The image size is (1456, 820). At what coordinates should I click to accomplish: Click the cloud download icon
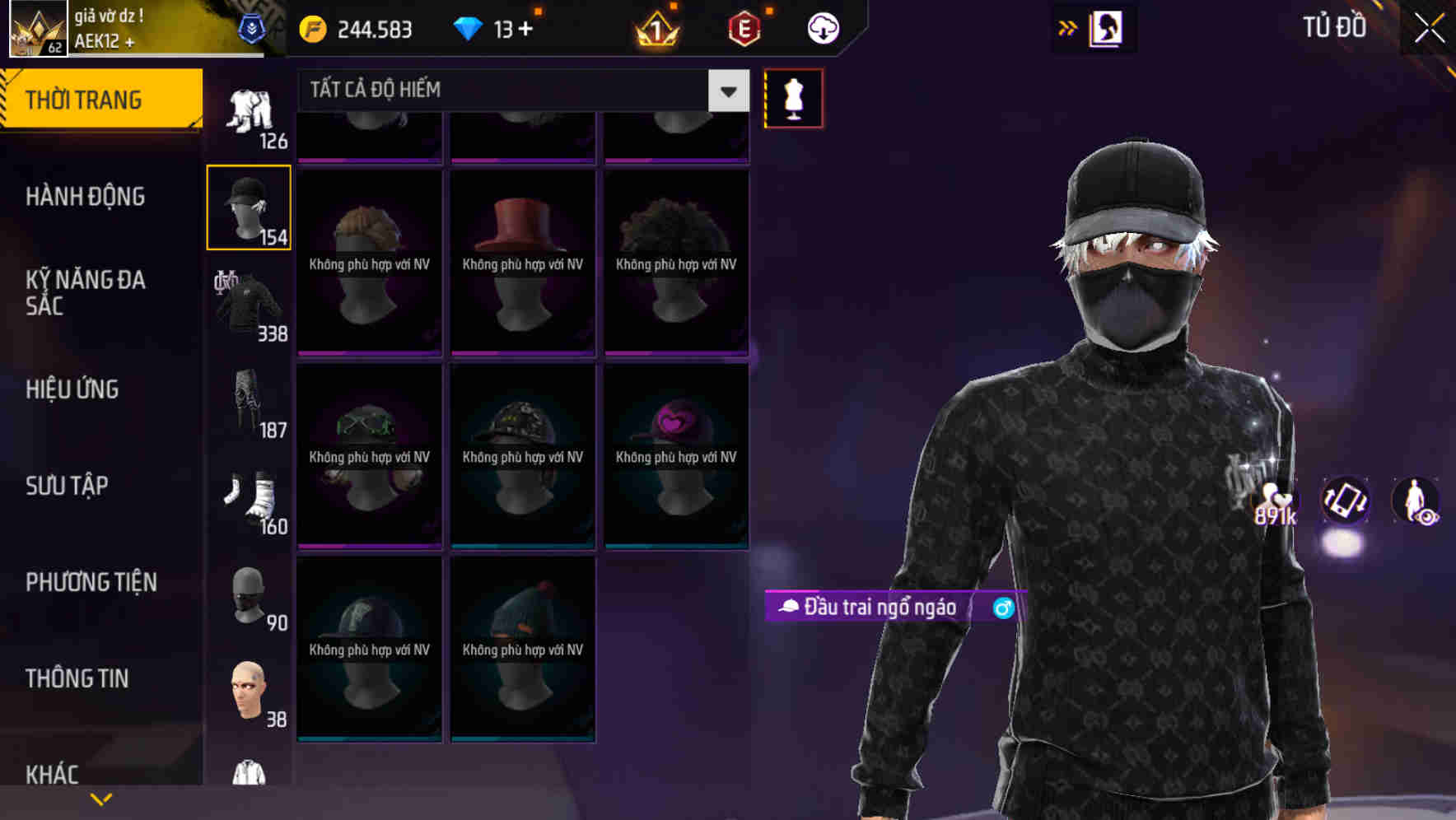point(822,27)
